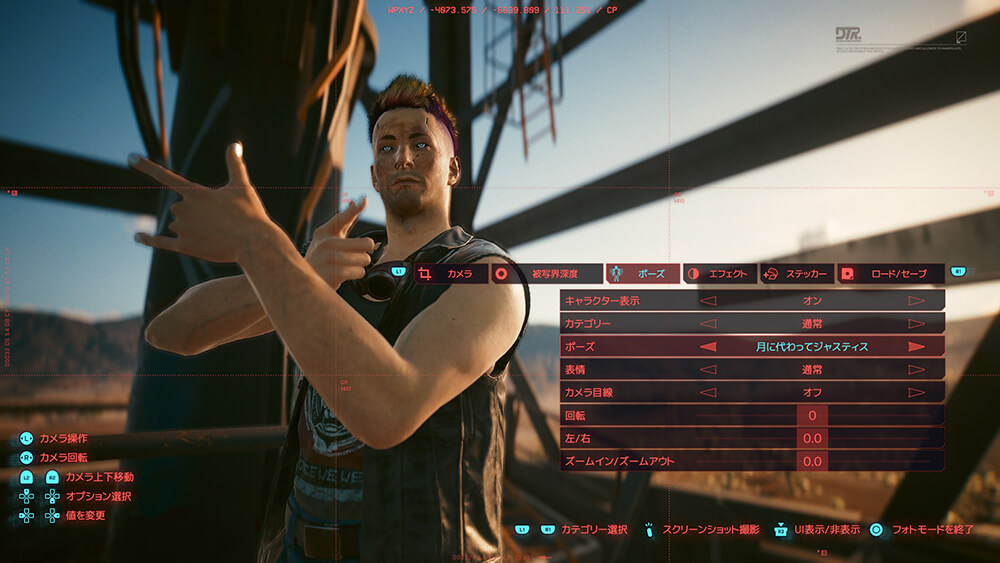Viewport: 1000px width, 563px height.
Task: Click the 左/右 slider handle
Action: [812, 438]
